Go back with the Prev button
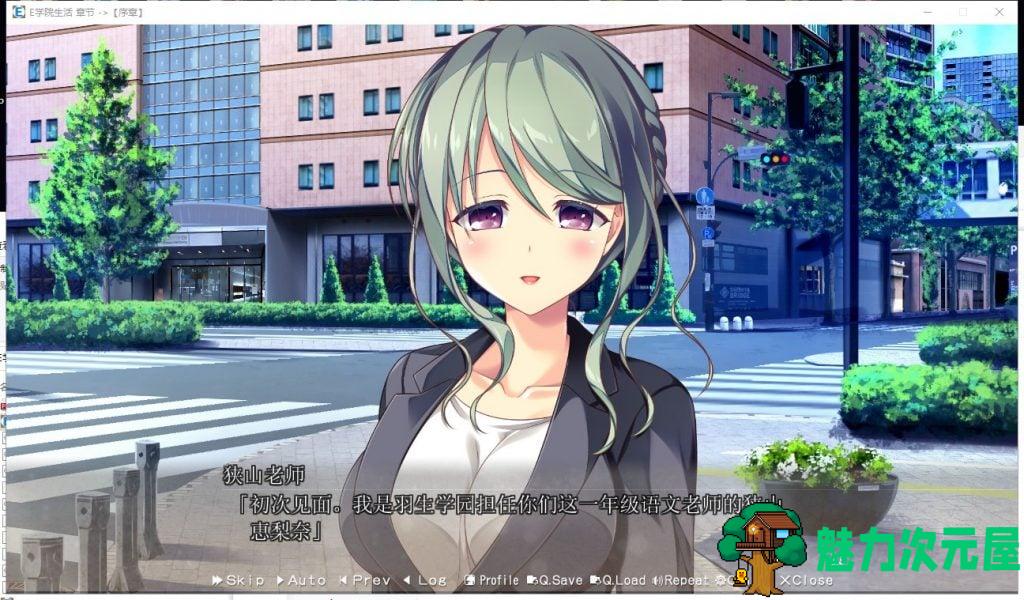Image resolution: width=1024 pixels, height=600 pixels. [x=365, y=580]
